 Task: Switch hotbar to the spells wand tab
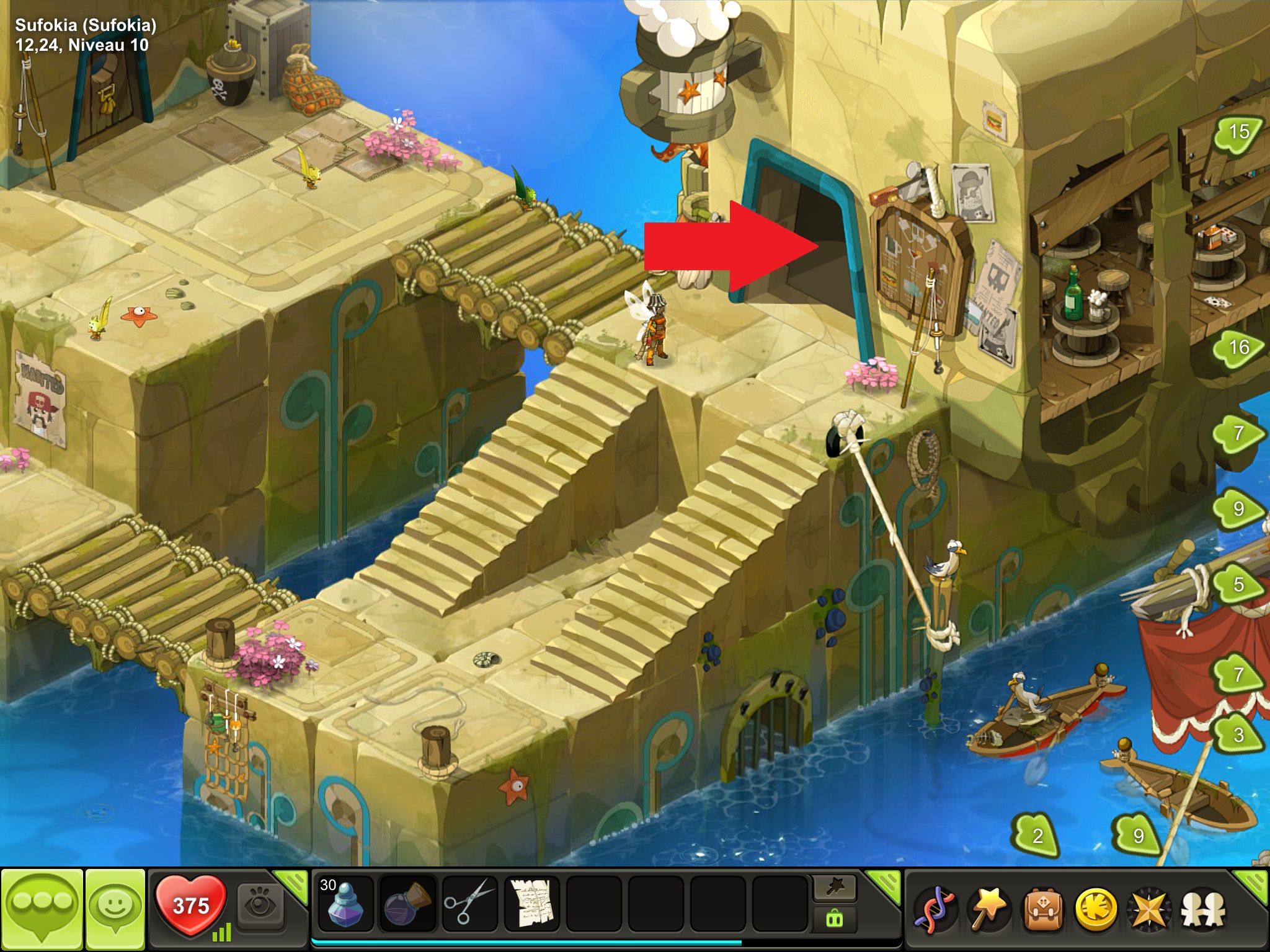pos(834,888)
